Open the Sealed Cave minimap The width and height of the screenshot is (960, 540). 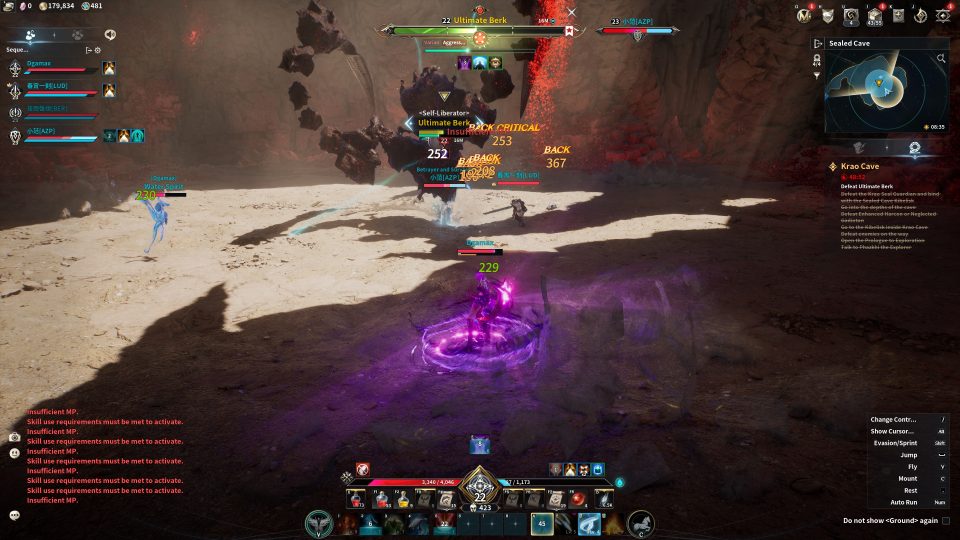[880, 92]
